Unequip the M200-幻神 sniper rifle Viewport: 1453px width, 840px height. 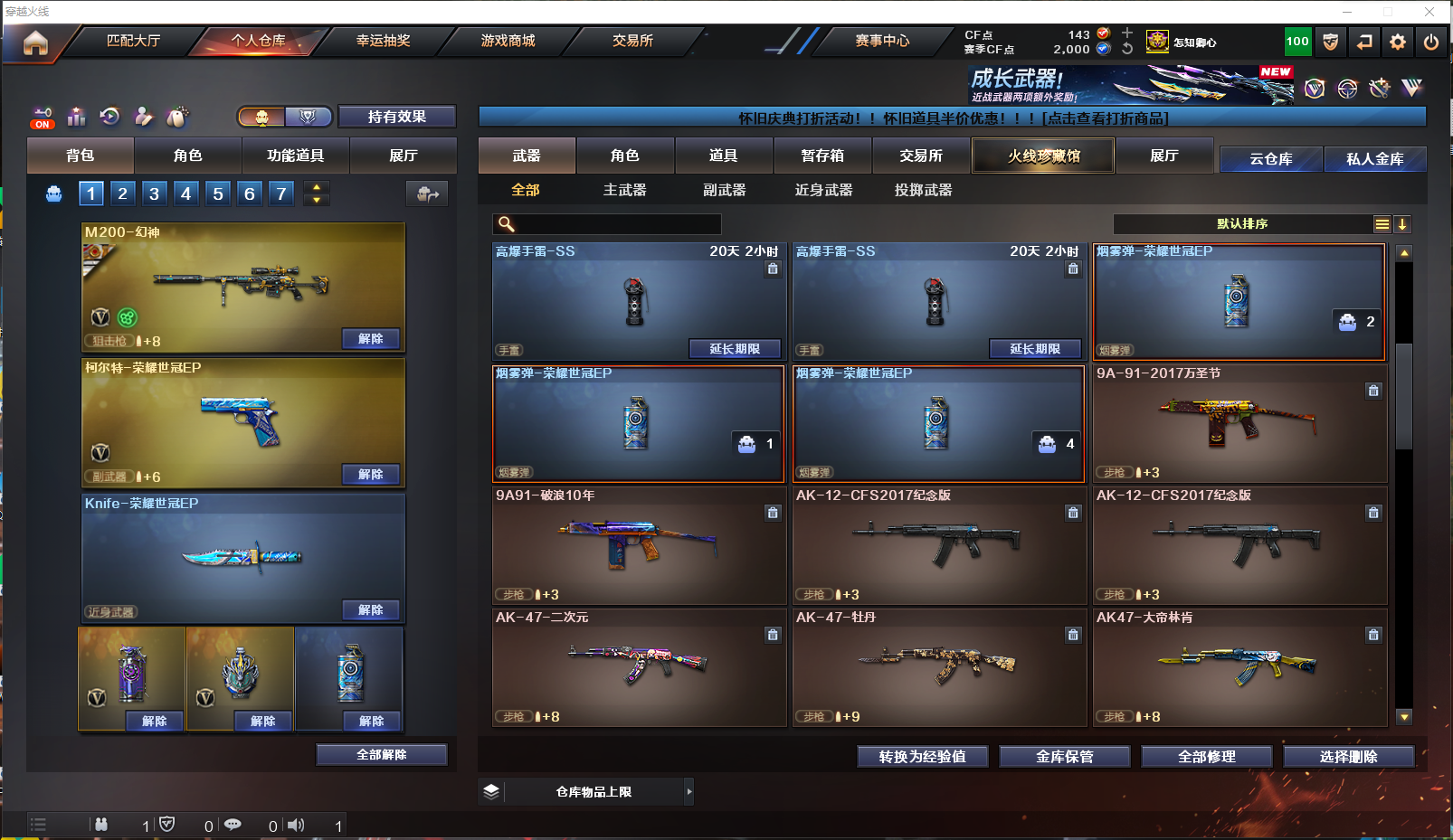point(371,339)
